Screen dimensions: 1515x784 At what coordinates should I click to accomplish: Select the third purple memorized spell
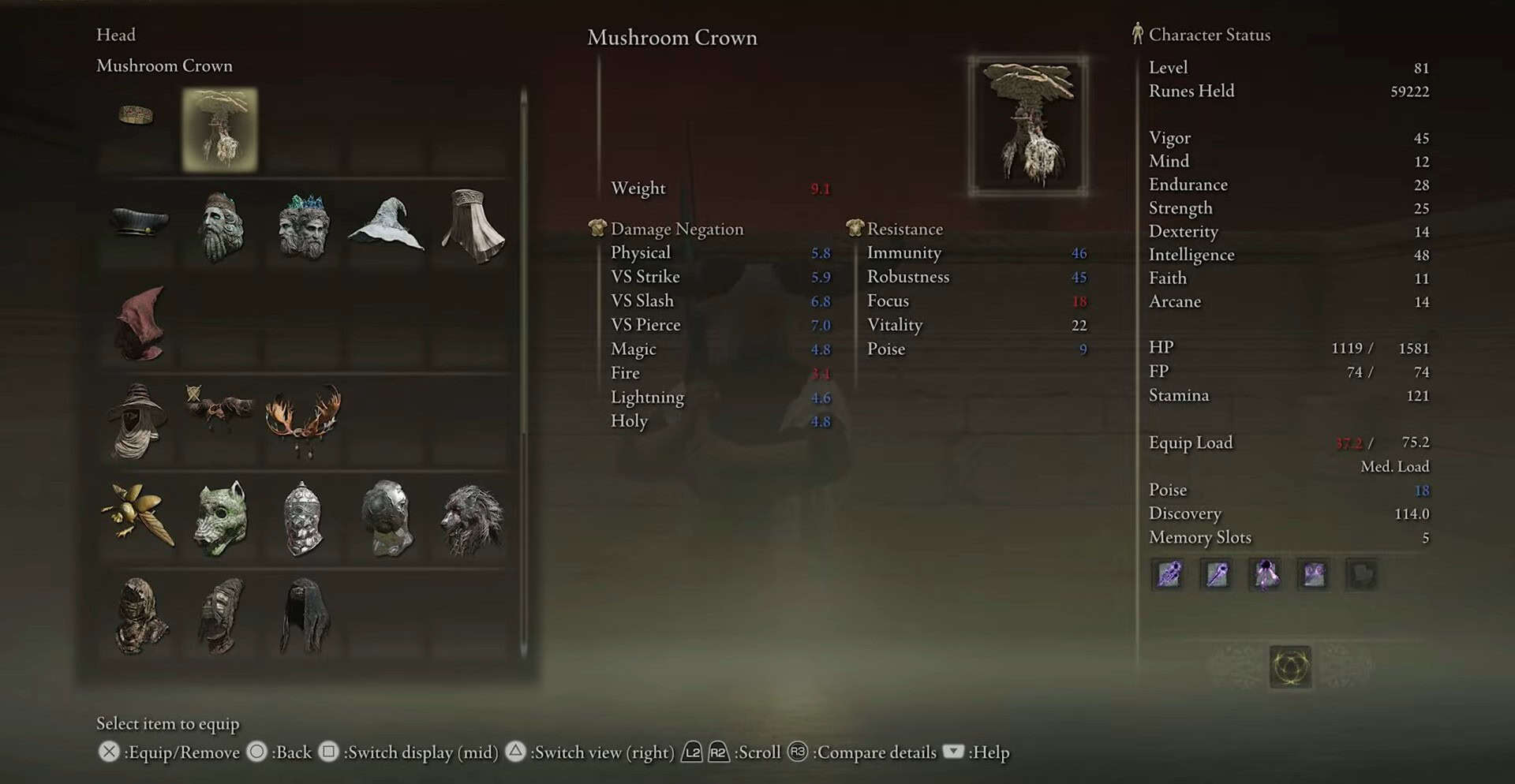pos(1266,574)
